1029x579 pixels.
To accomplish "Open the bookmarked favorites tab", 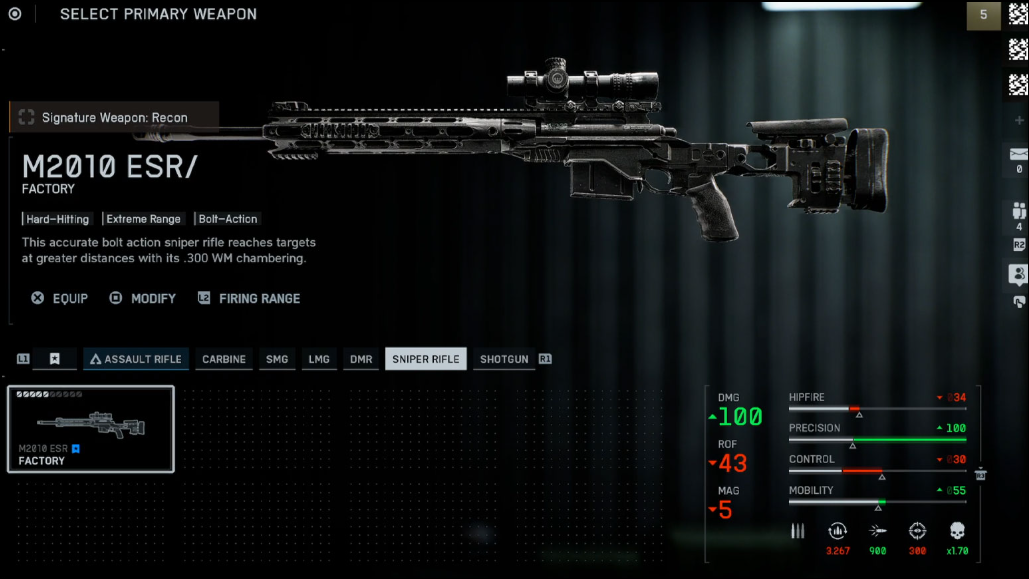I will point(55,359).
